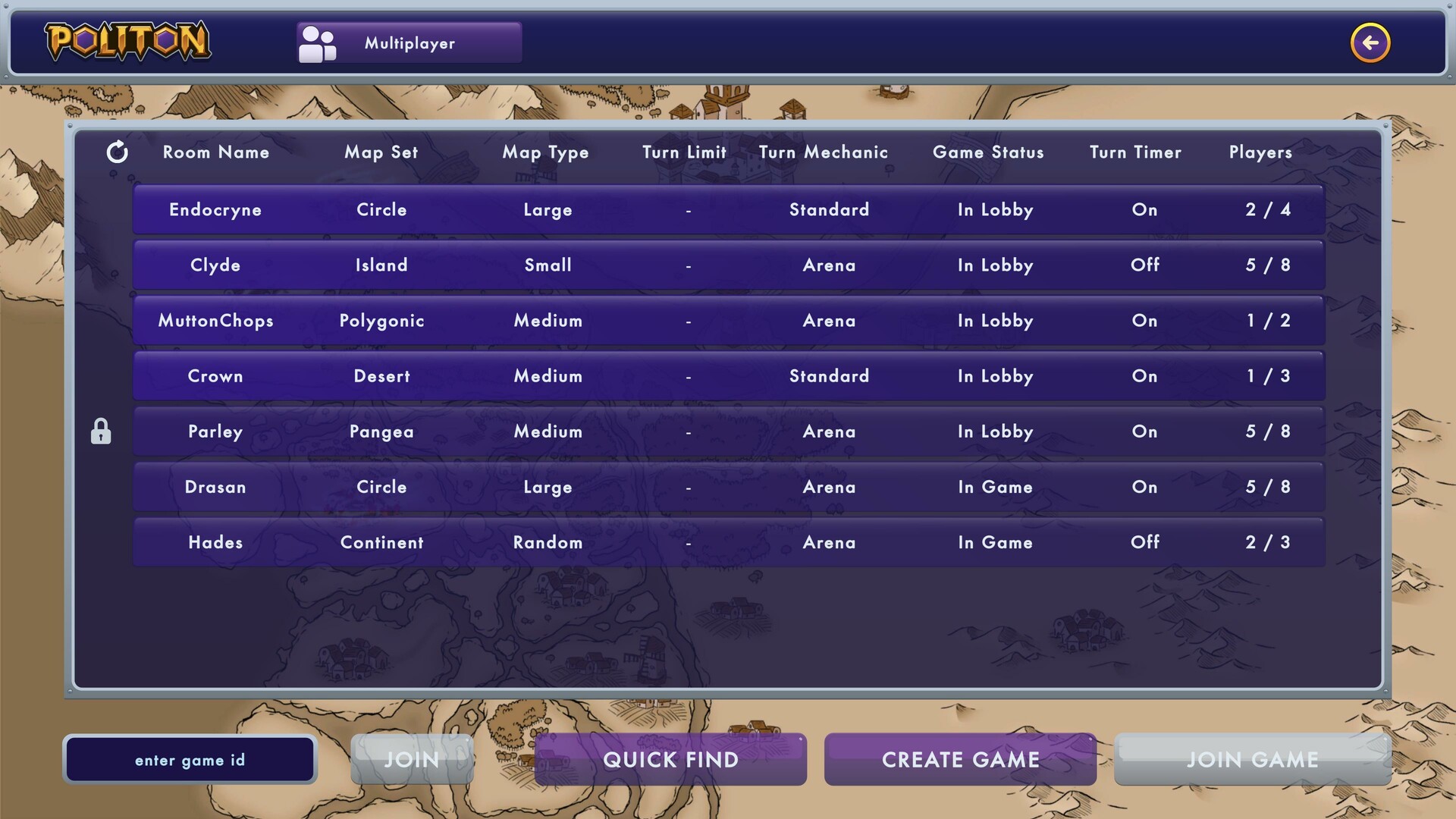Select the Hades continent game
Viewport: 1456px width, 819px height.
coord(728,542)
